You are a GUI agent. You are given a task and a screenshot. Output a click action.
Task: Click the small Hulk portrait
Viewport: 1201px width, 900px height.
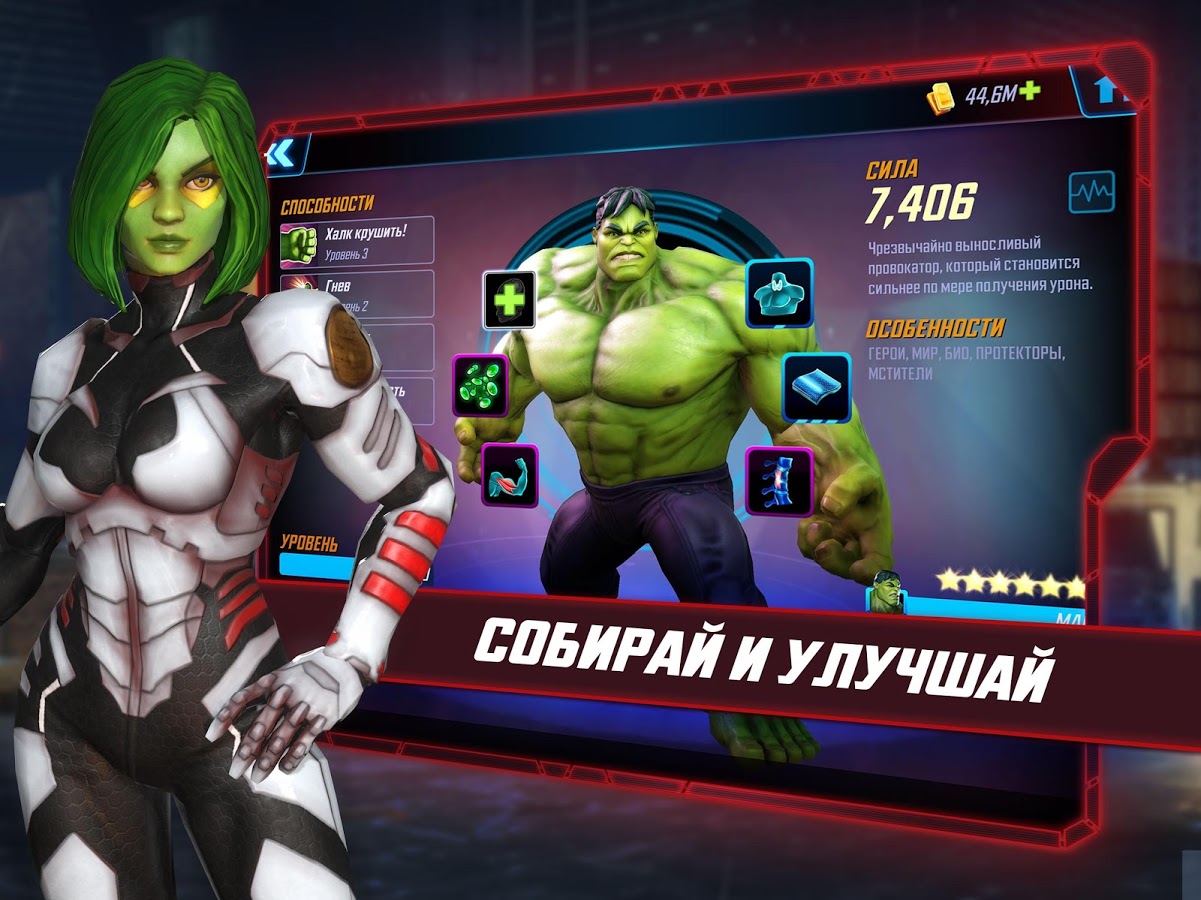pos(885,592)
